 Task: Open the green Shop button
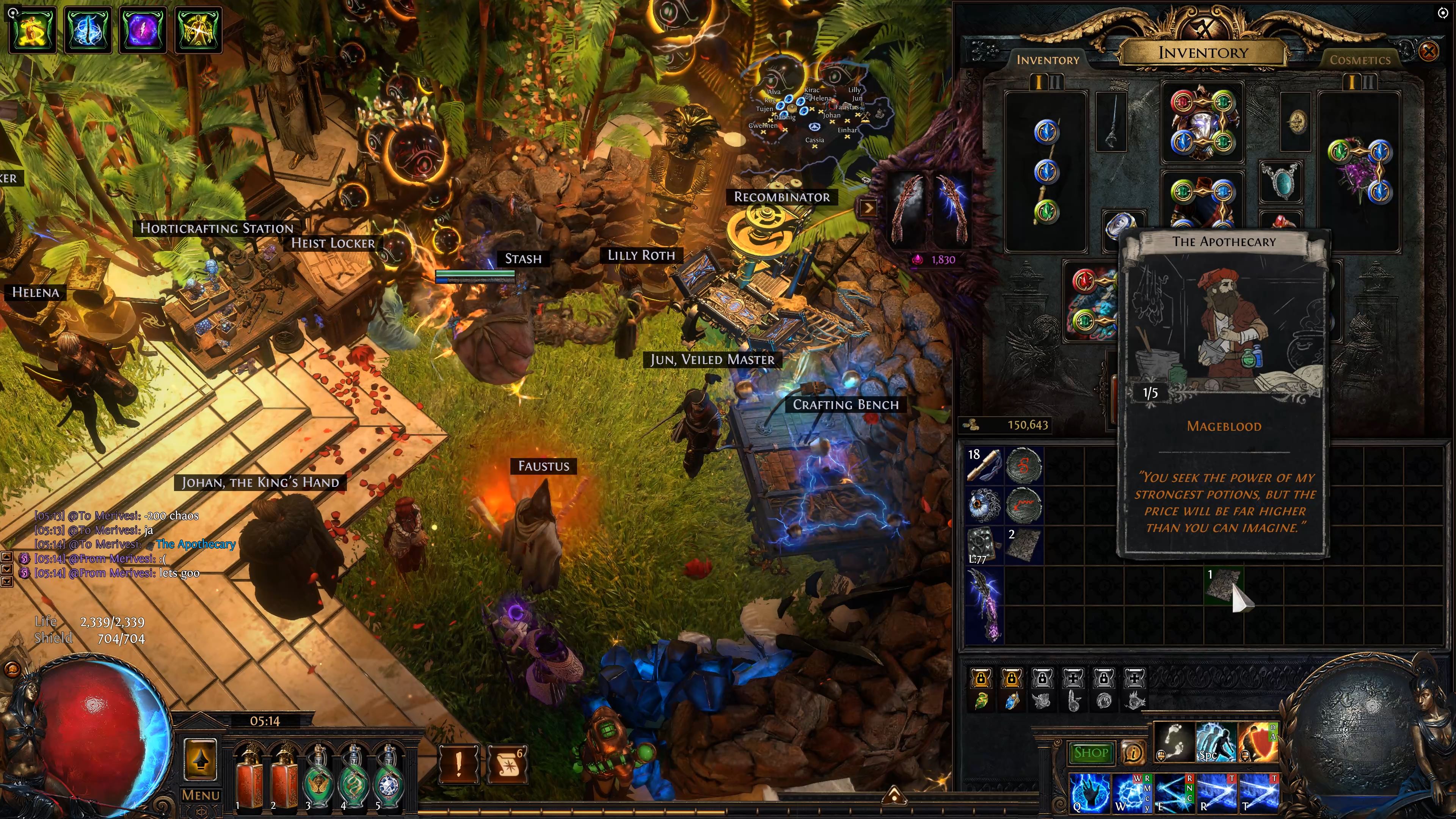(1091, 752)
